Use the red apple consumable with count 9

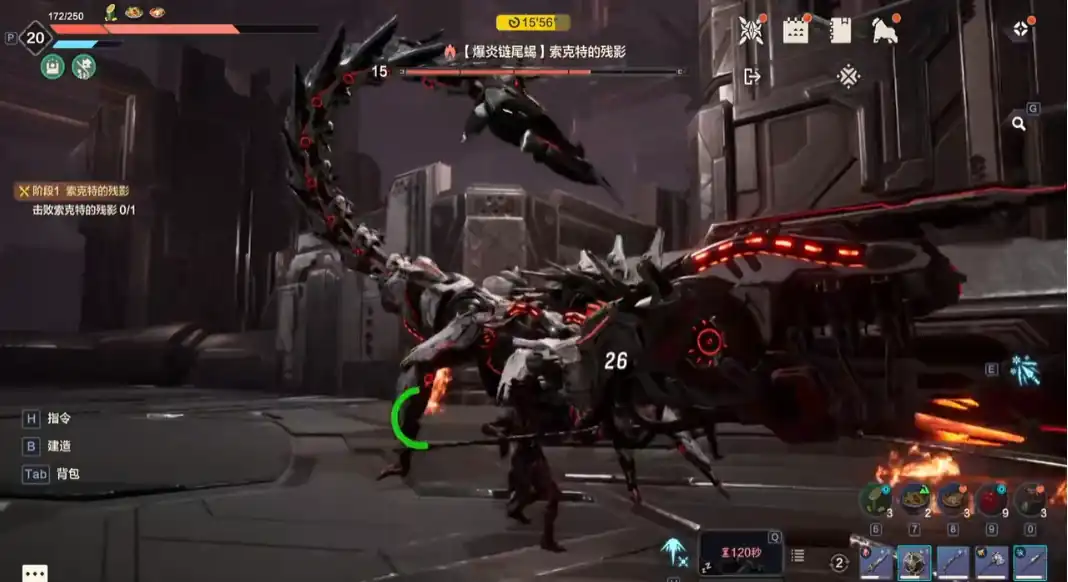pos(990,498)
